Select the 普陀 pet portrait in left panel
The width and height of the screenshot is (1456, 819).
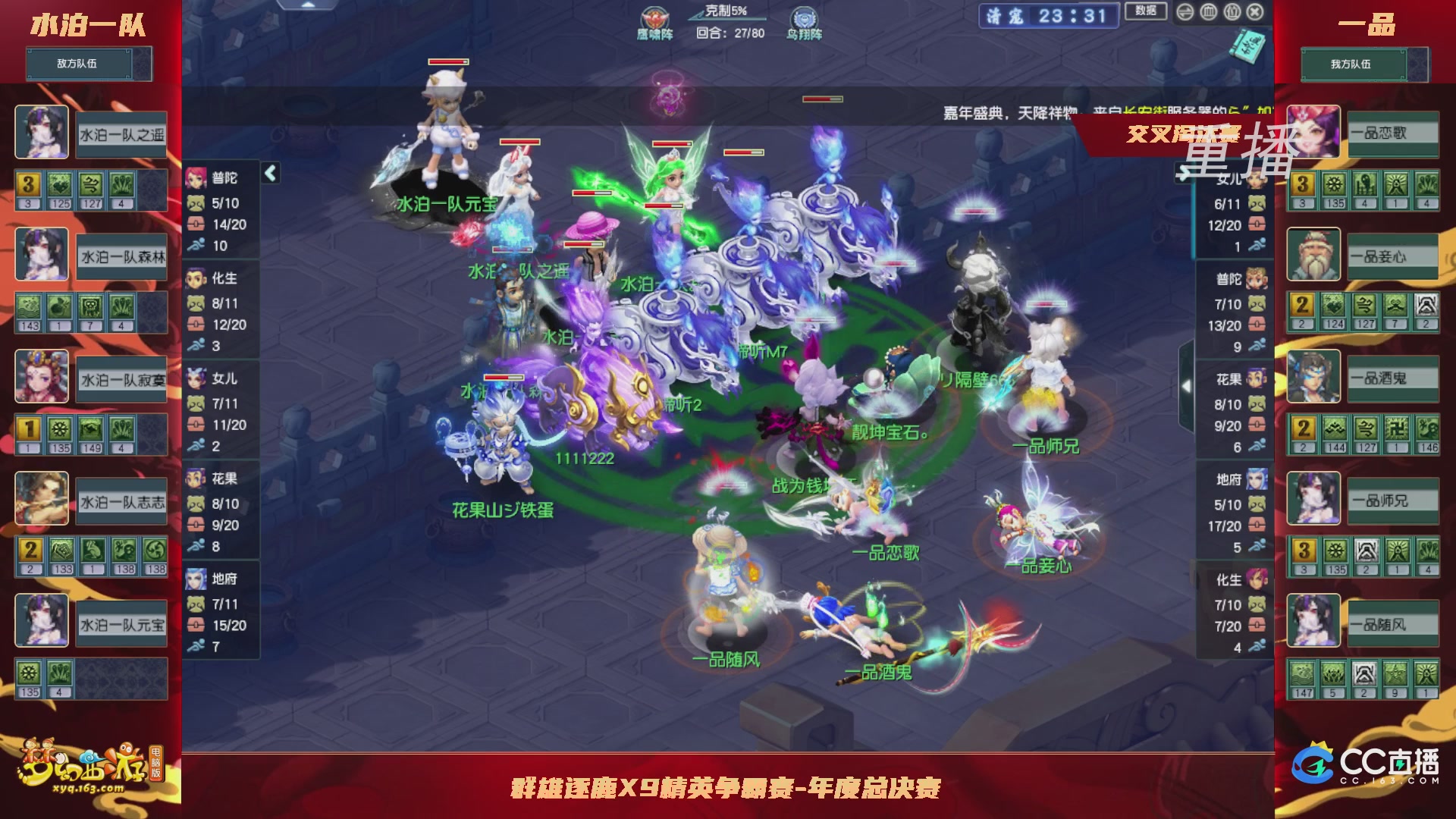tap(197, 177)
